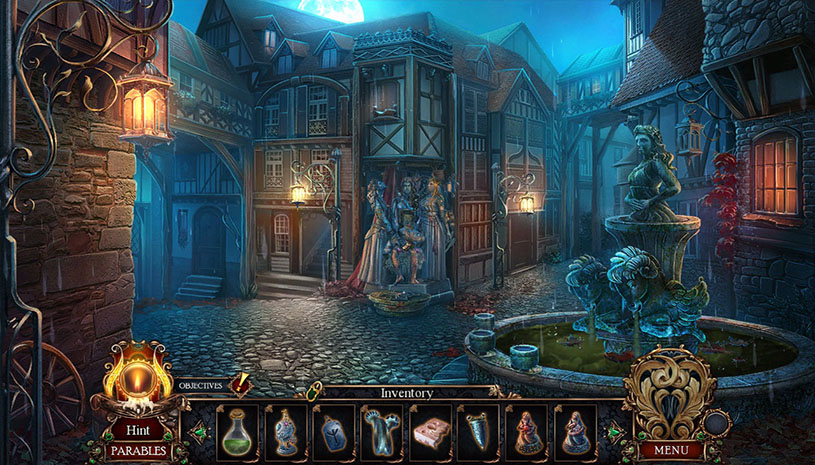Select the green potion flask in inventory

[237, 432]
